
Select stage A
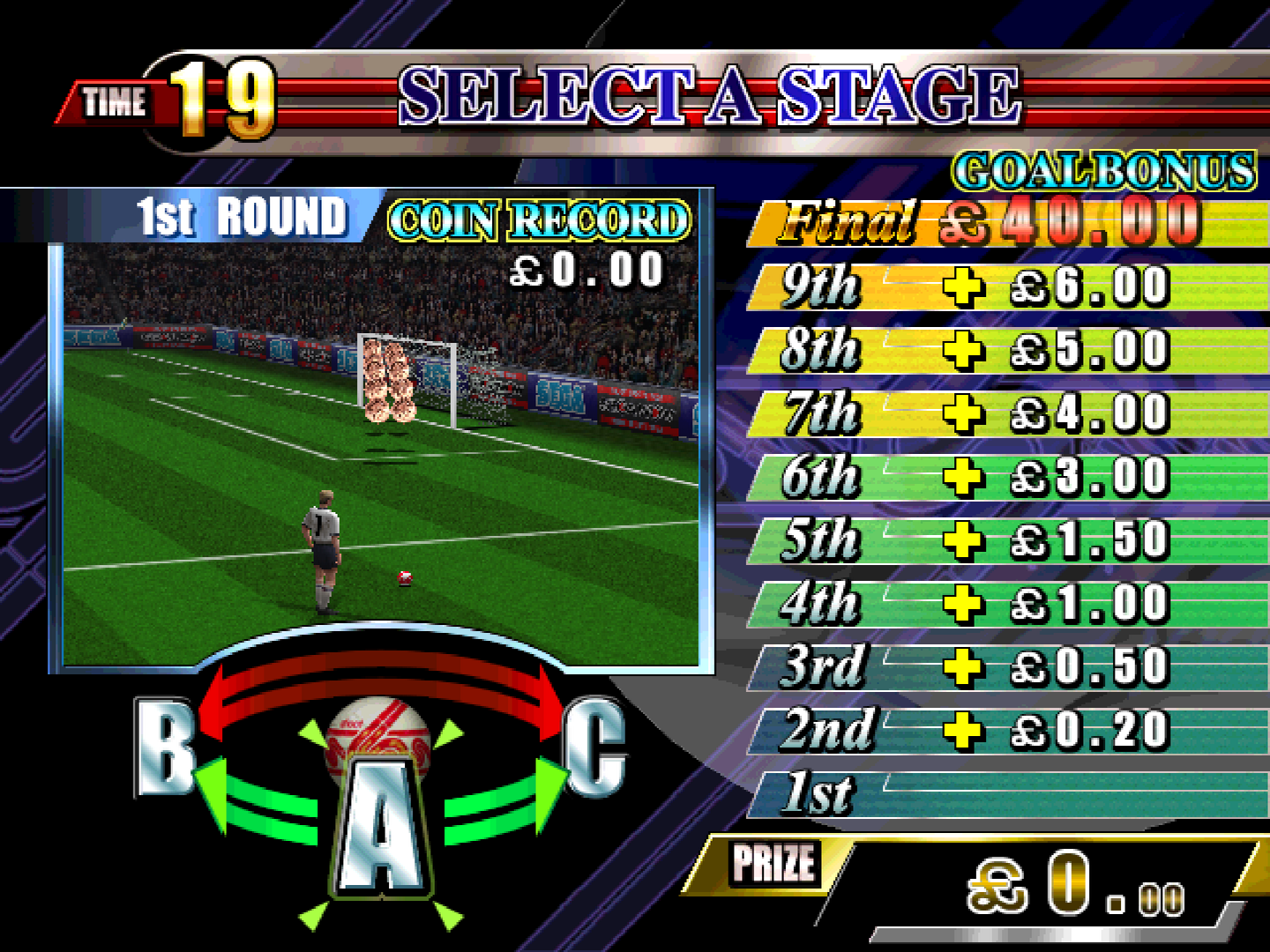point(382,824)
